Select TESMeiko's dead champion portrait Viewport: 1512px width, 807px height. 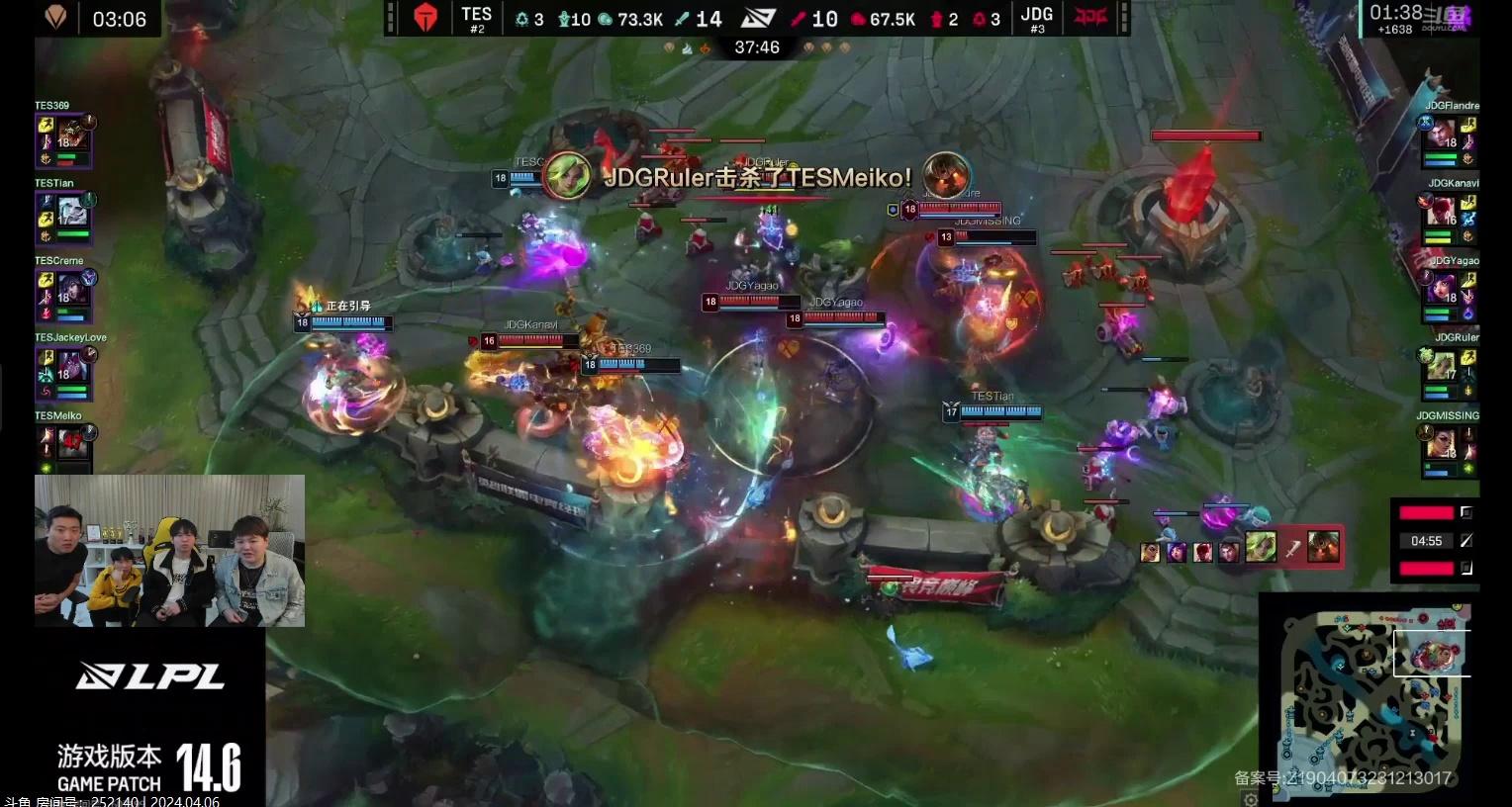(x=71, y=443)
